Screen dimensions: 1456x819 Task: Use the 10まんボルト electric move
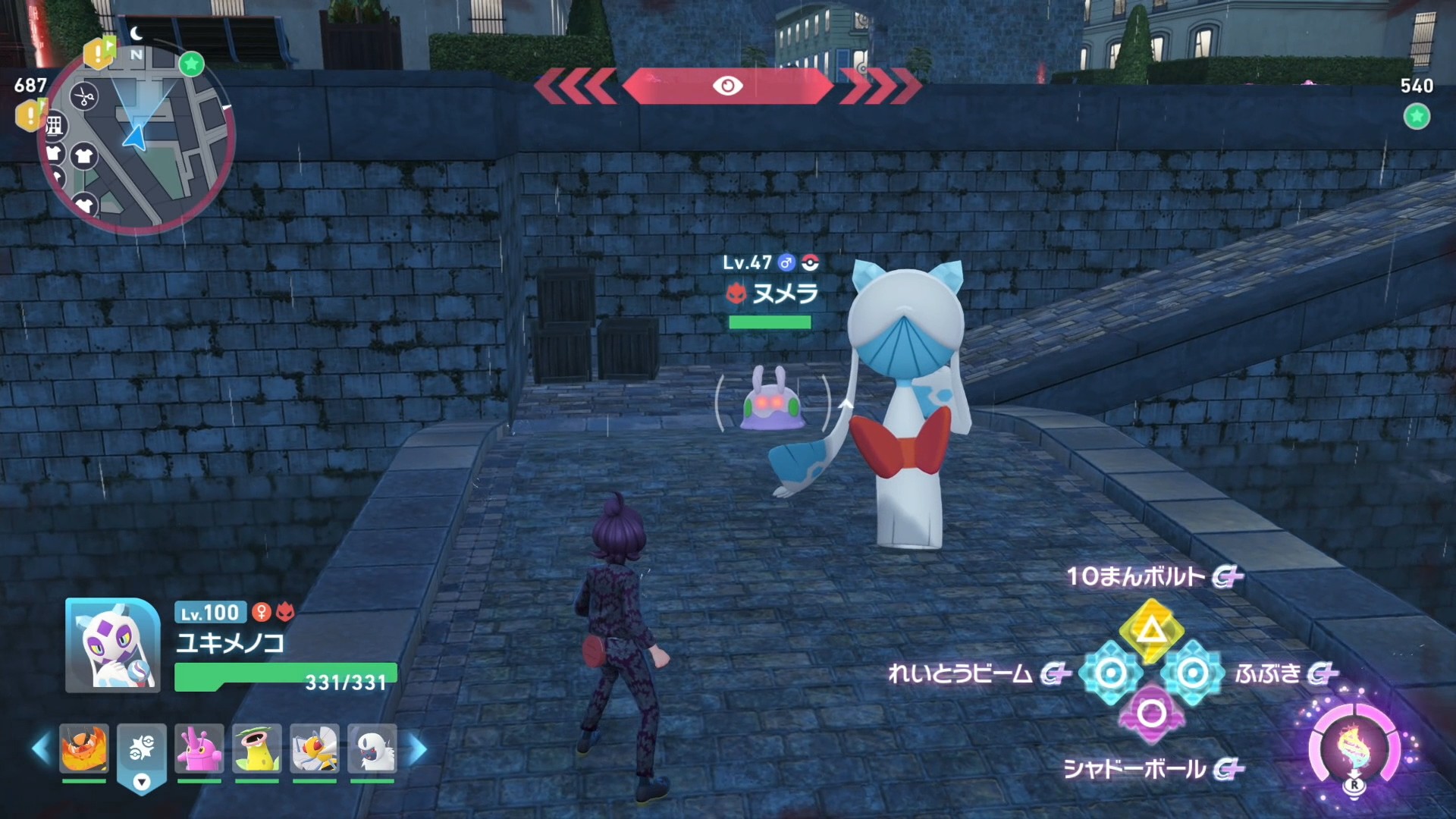(x=1151, y=629)
